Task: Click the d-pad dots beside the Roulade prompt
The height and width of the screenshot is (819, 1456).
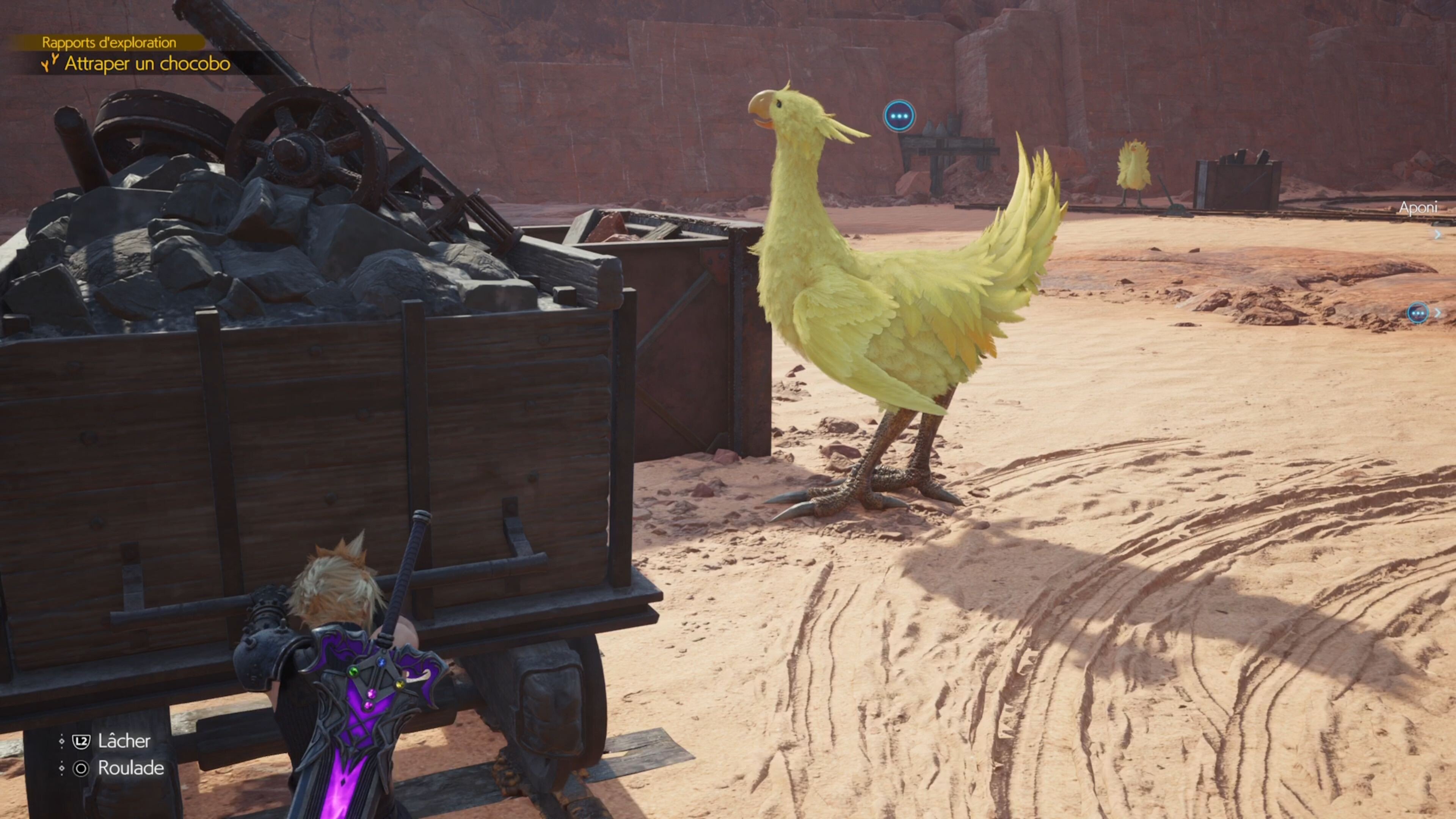Action: pos(62,767)
